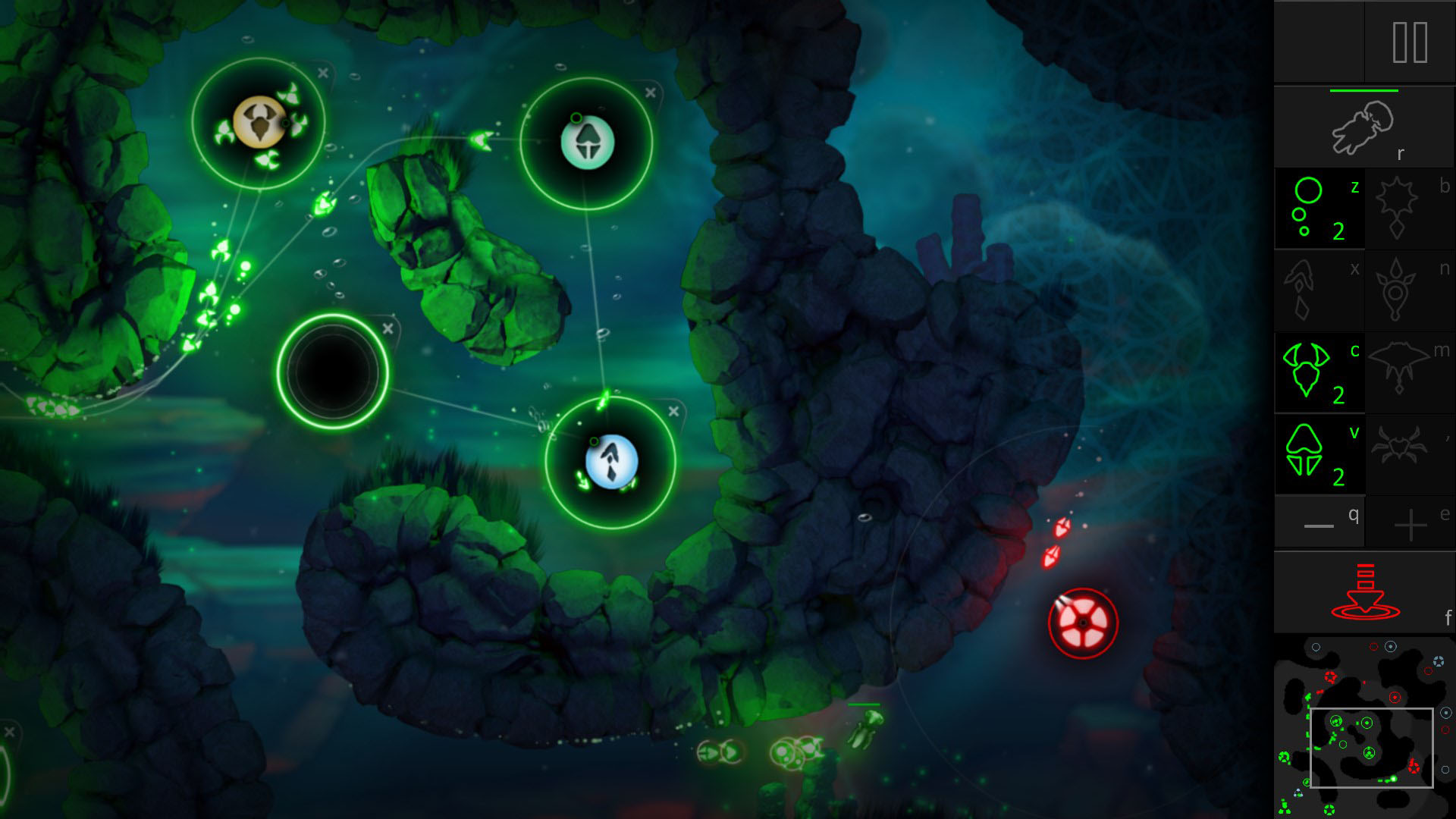
Task: Click the arrowhead unit slot (x)
Action: point(1319,290)
